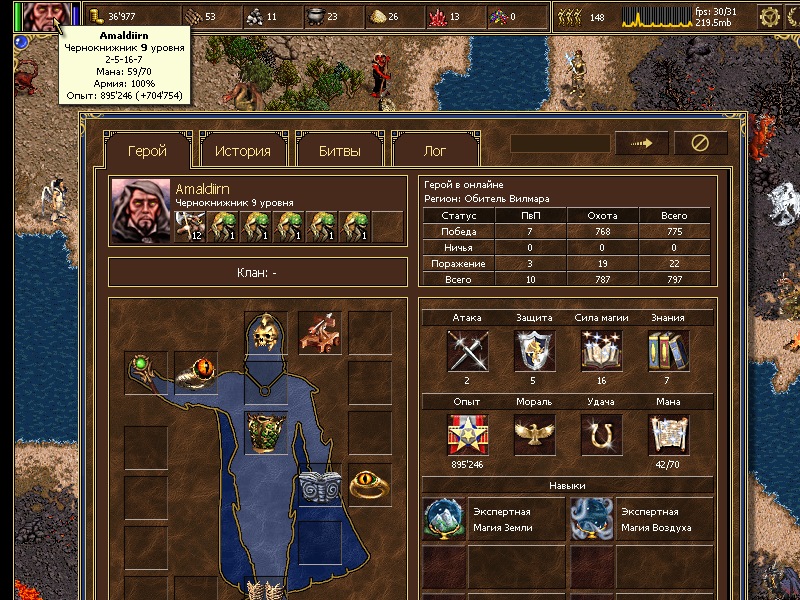Select the Герой tab
The width and height of the screenshot is (800, 600).
pos(147,151)
